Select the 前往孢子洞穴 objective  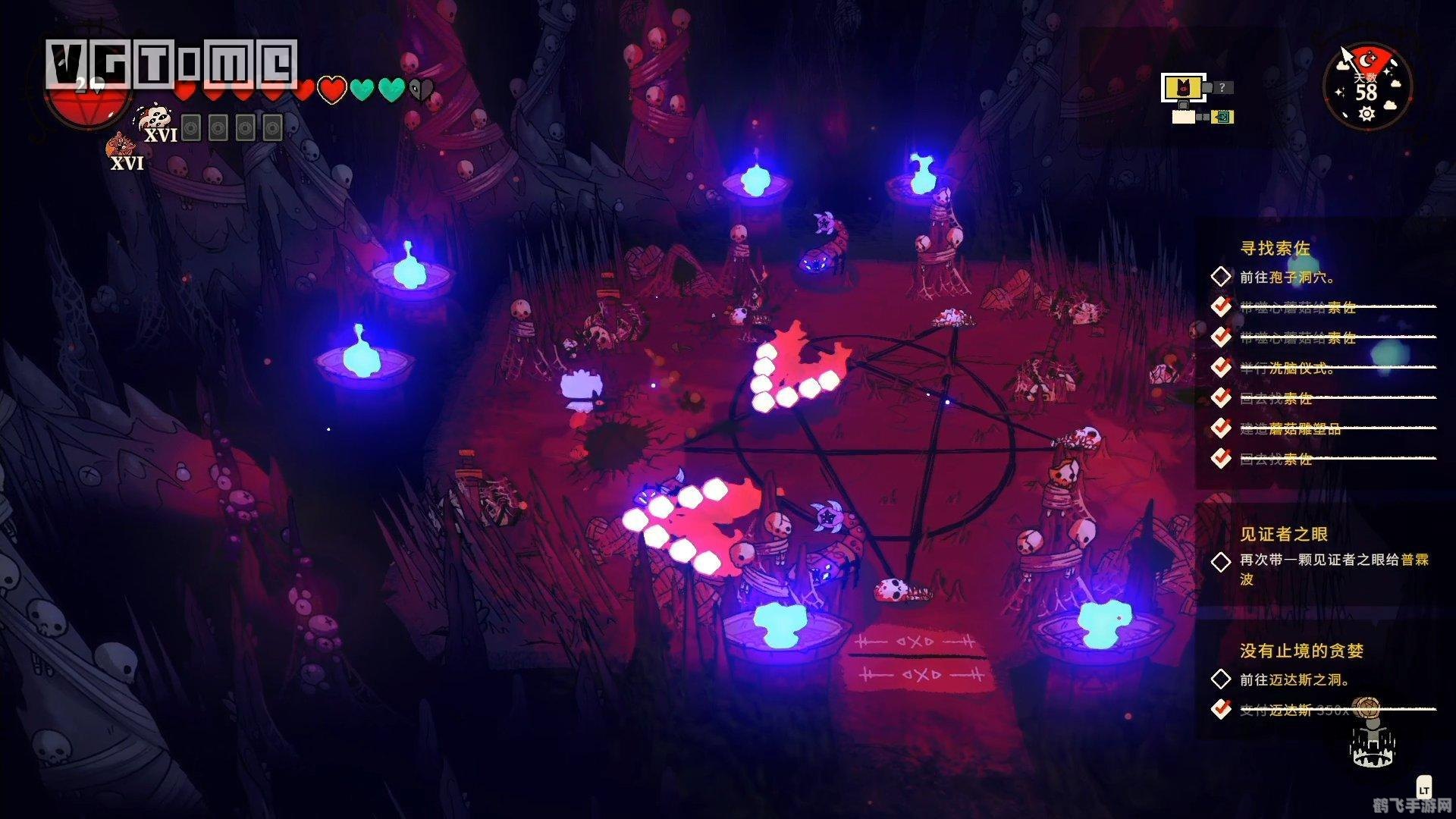pos(1287,278)
